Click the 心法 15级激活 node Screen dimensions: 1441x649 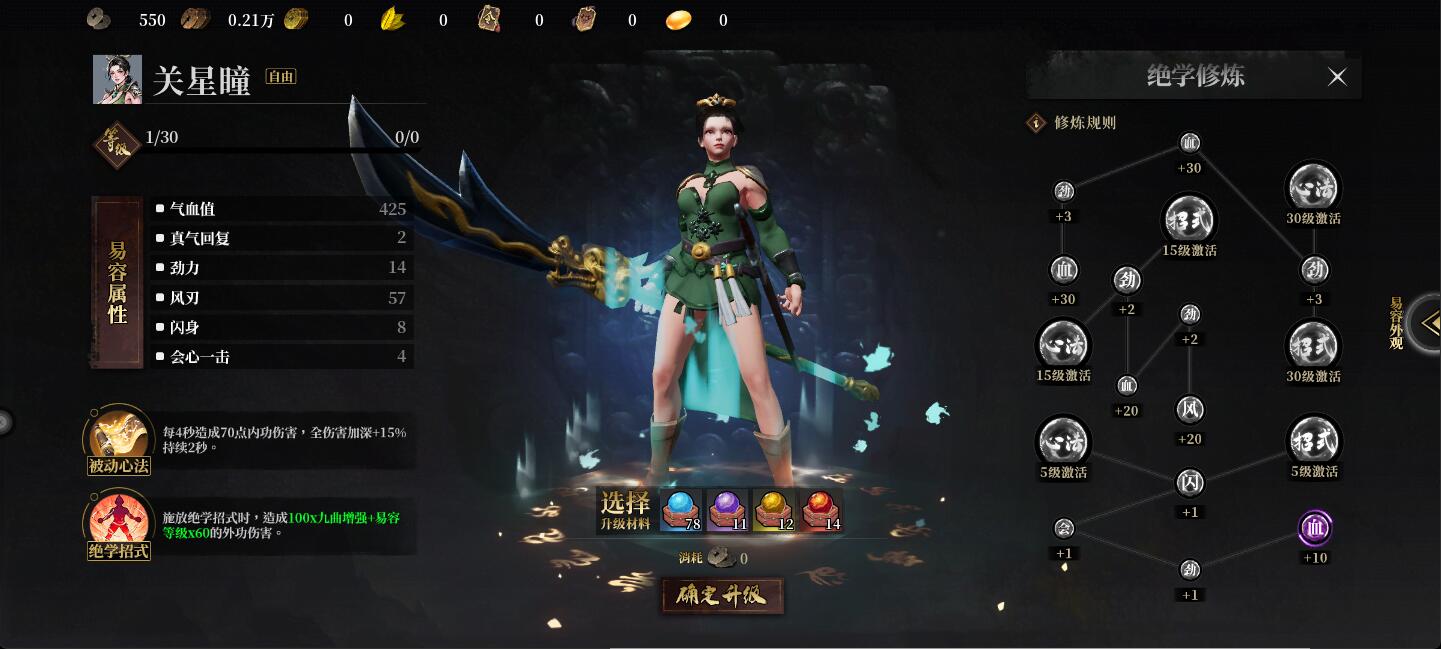[x=1063, y=344]
